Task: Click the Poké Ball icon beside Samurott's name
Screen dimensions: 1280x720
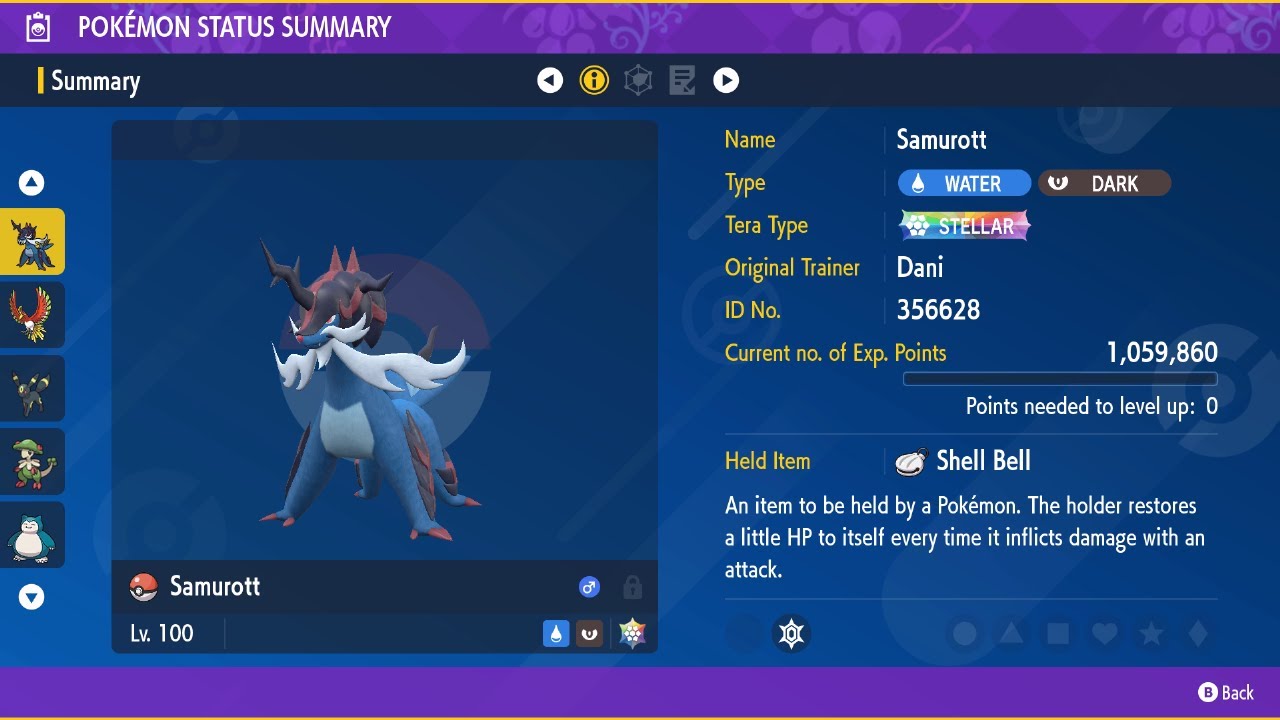Action: coord(145,587)
